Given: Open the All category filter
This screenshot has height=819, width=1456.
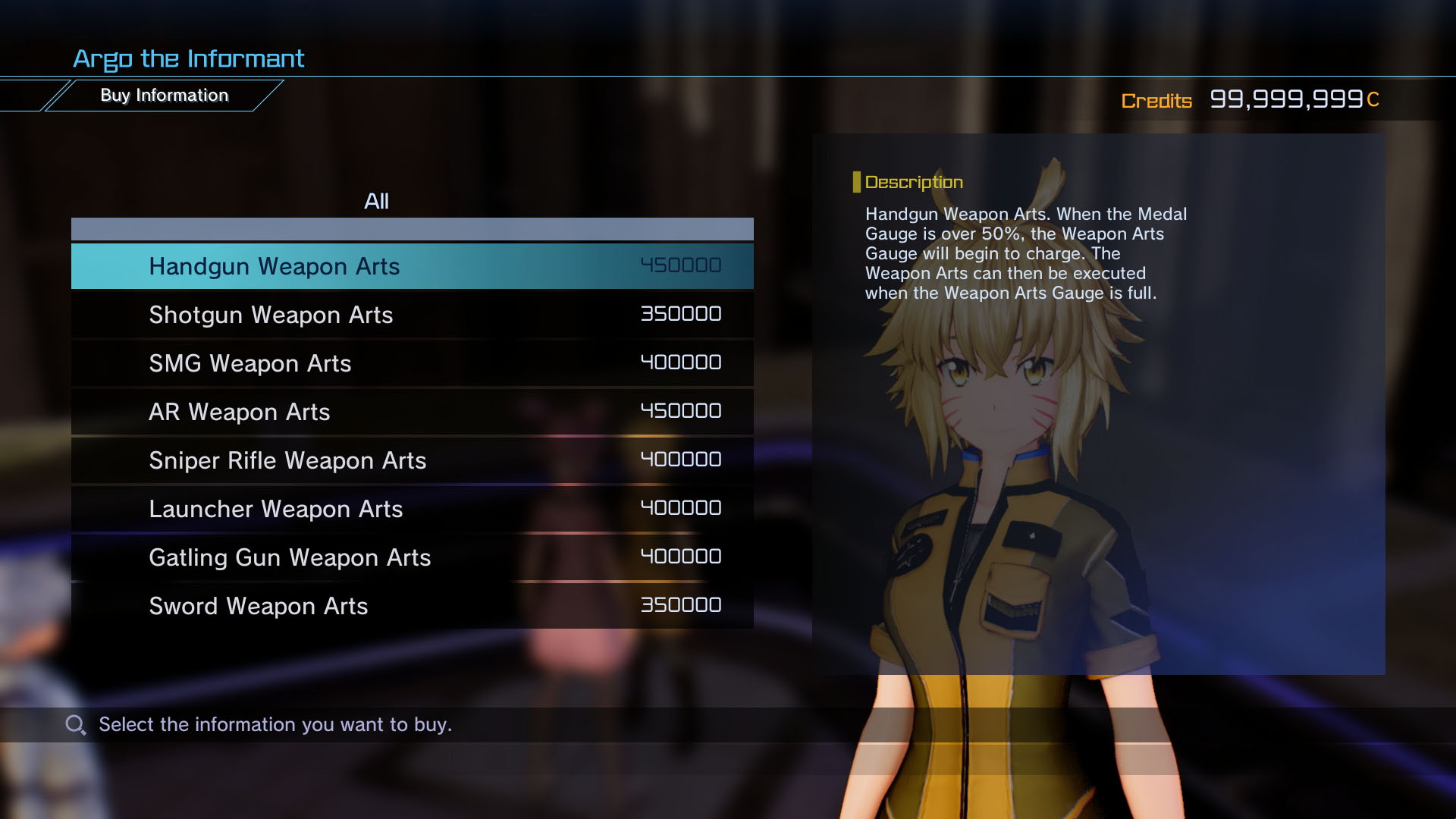Looking at the screenshot, I should click(x=375, y=201).
